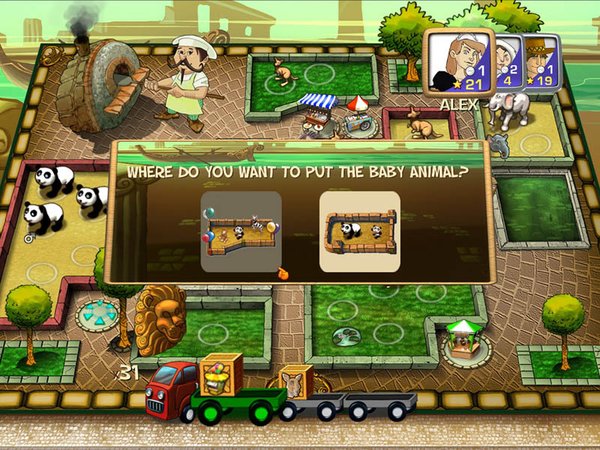Screen dimensions: 600x450
Task: Select the white-haired player's portrait
Action: (x=507, y=60)
